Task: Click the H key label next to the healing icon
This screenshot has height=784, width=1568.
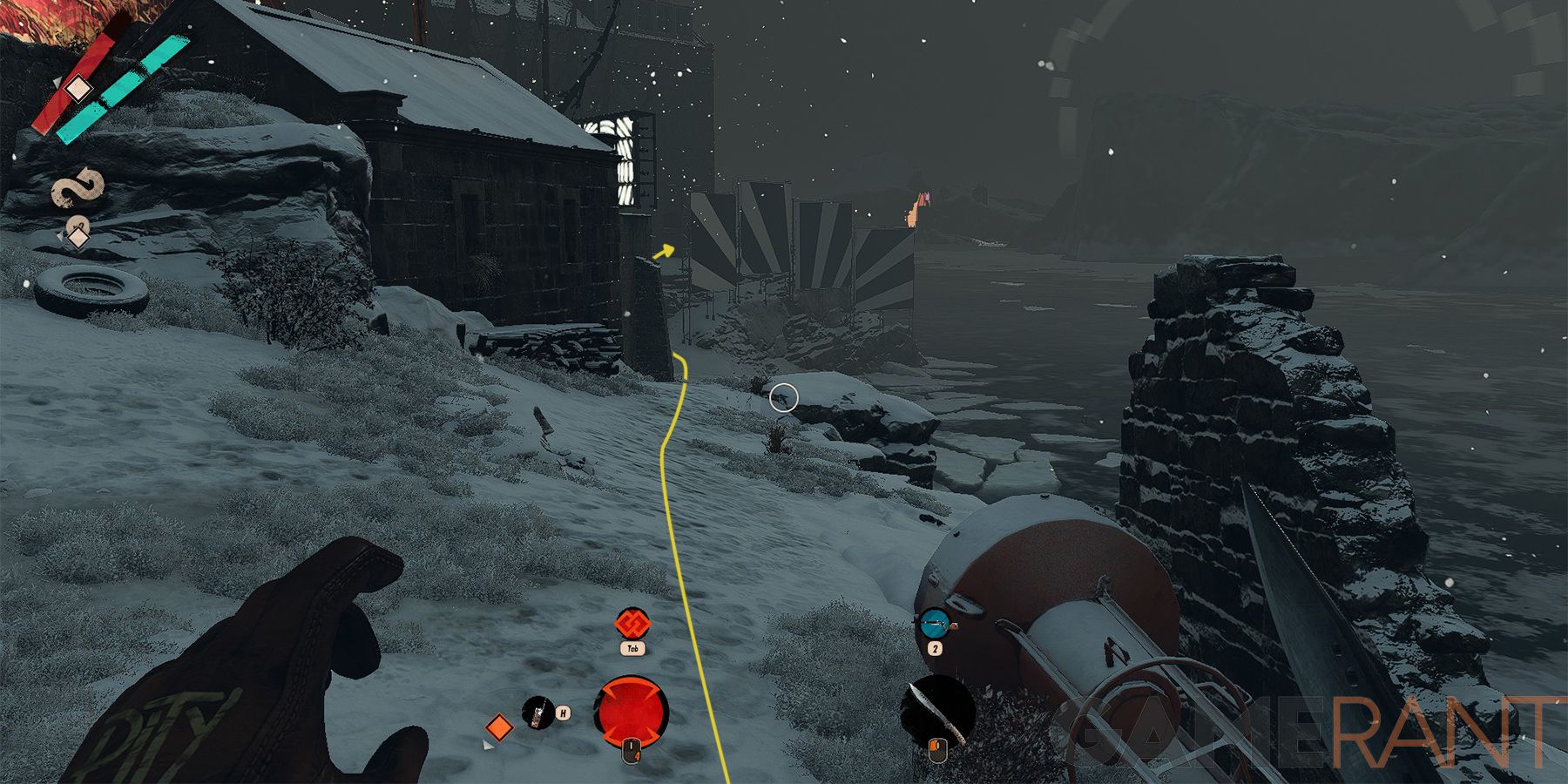Action: pos(564,713)
